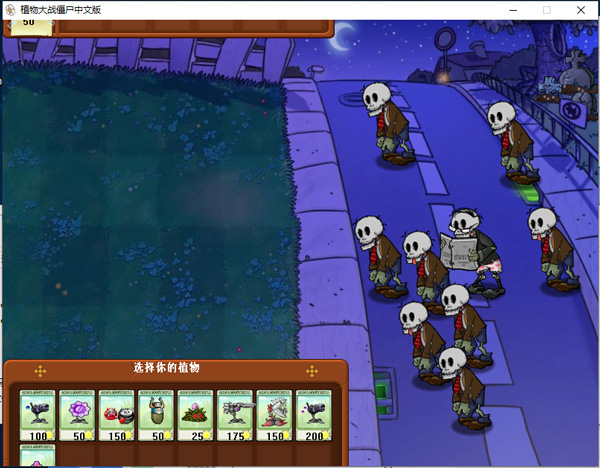Pick the red and black cherry bomb card
This screenshot has width=600, height=468.
pos(117,415)
